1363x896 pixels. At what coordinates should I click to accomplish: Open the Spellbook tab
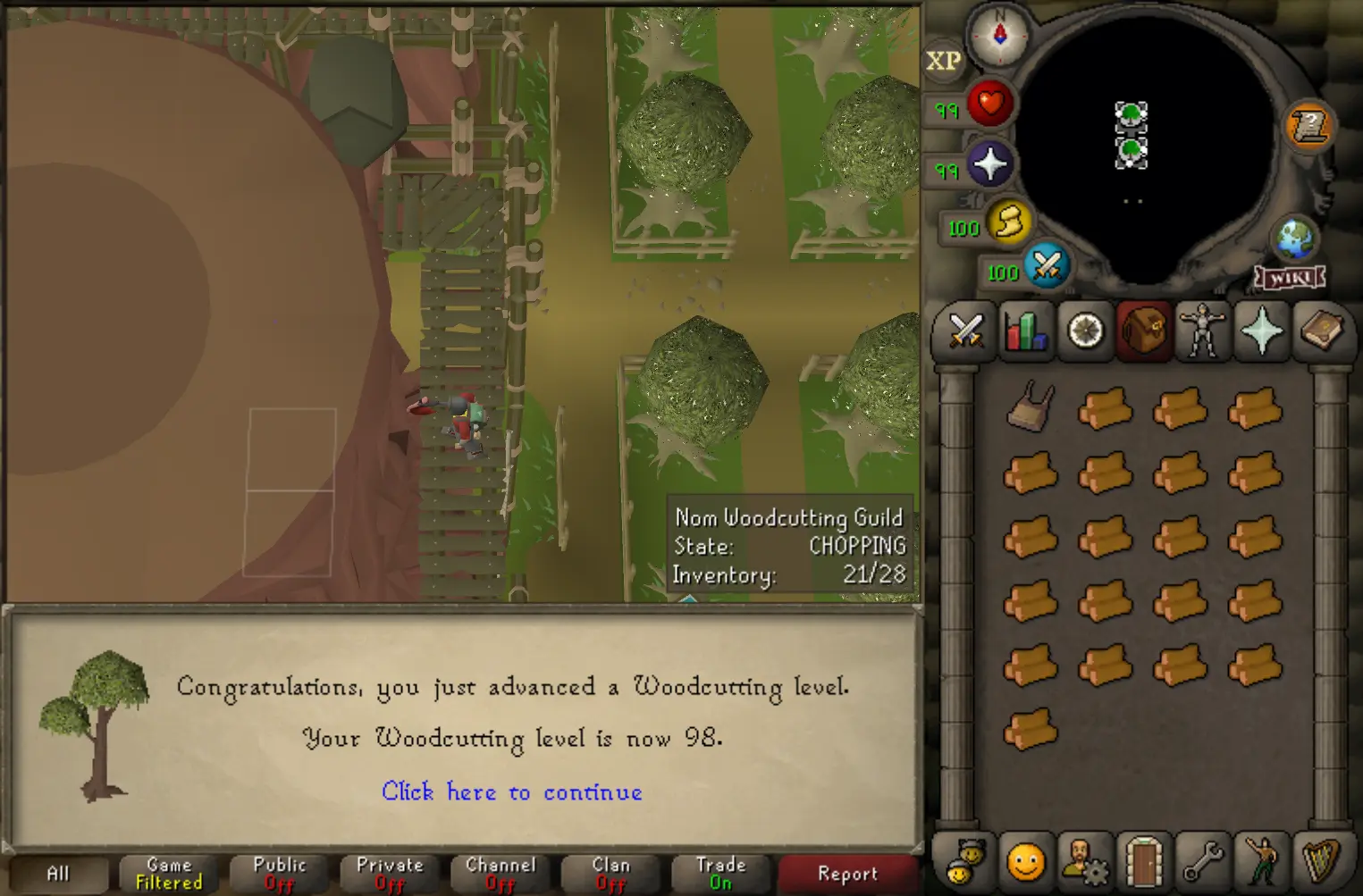pos(1321,332)
